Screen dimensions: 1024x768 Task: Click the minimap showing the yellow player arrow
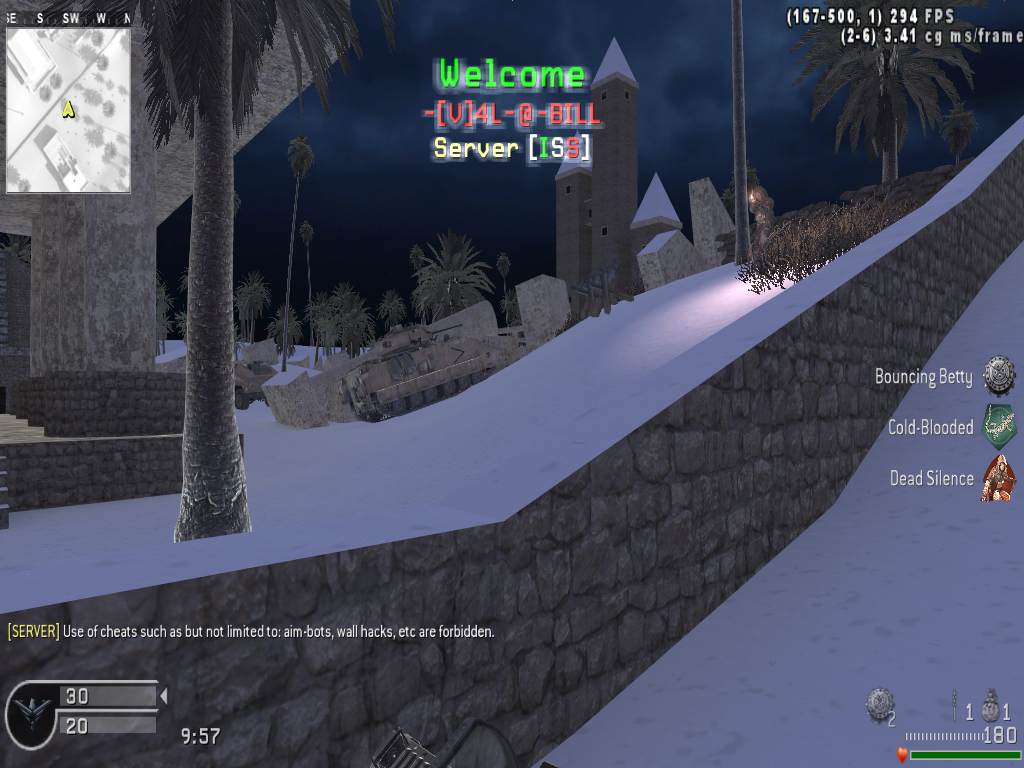click(x=68, y=110)
